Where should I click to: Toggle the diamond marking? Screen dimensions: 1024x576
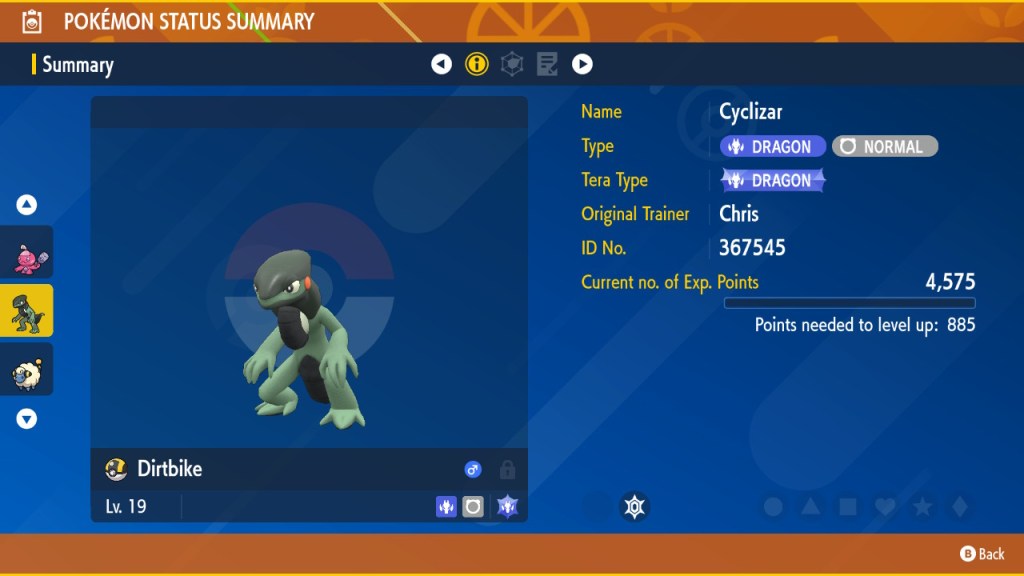click(959, 507)
